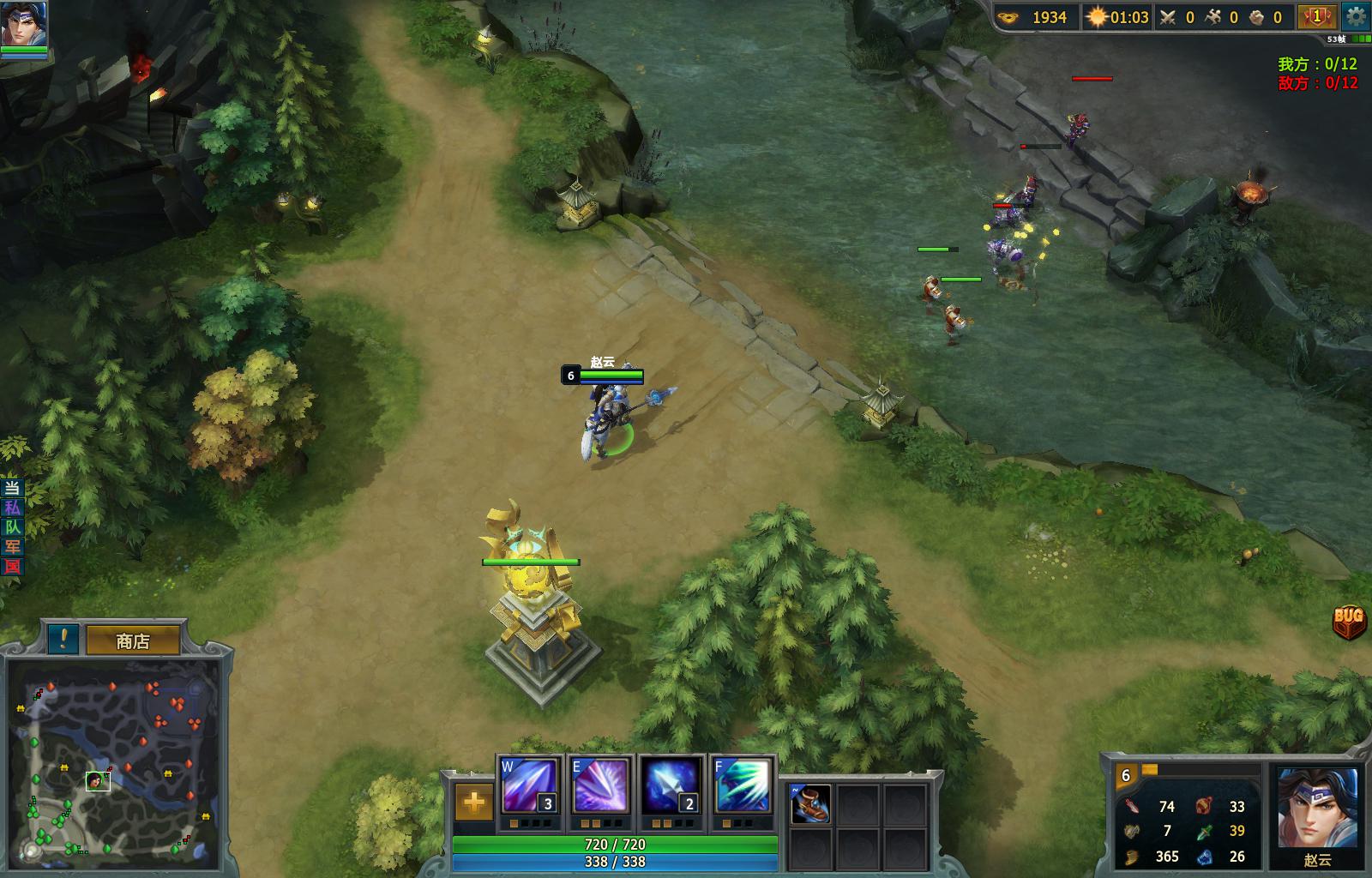Click the exclamation mark alert button
The image size is (1372, 878).
(x=63, y=639)
